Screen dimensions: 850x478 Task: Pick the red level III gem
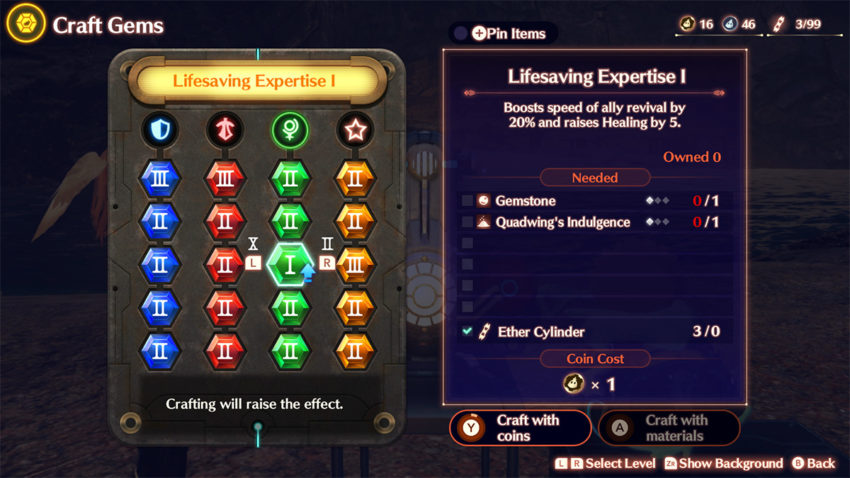click(x=224, y=178)
